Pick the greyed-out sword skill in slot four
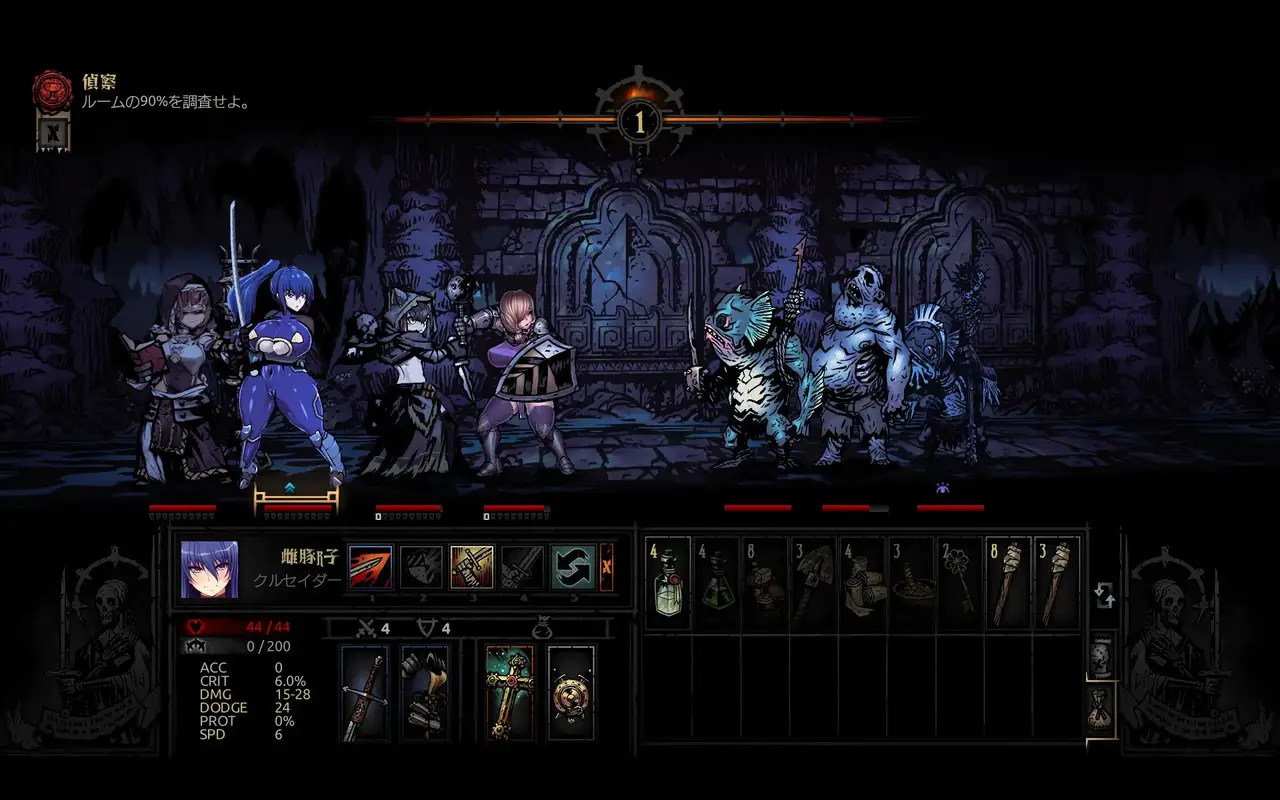 [523, 567]
